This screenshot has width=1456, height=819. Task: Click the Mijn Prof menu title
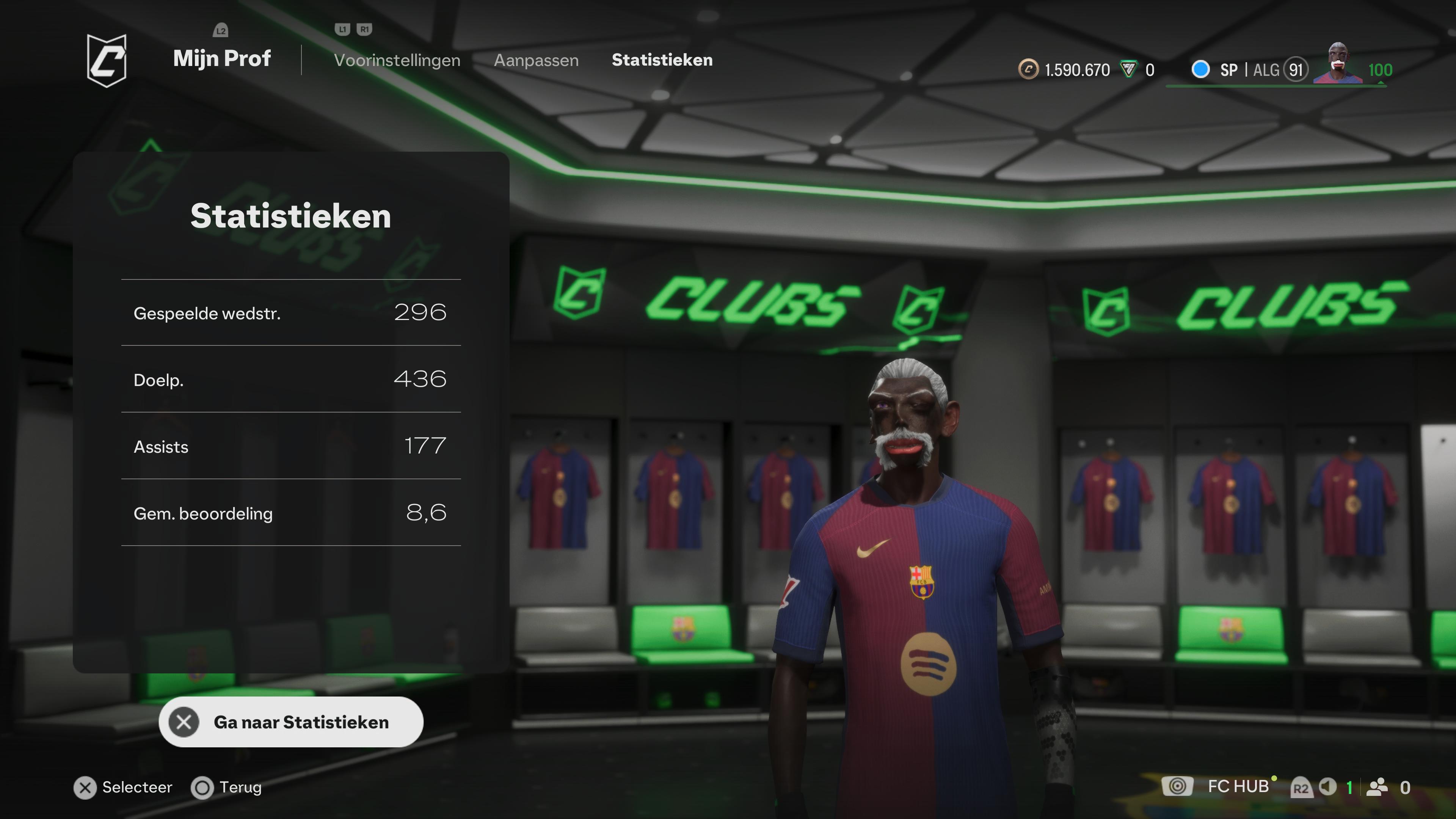221,58
